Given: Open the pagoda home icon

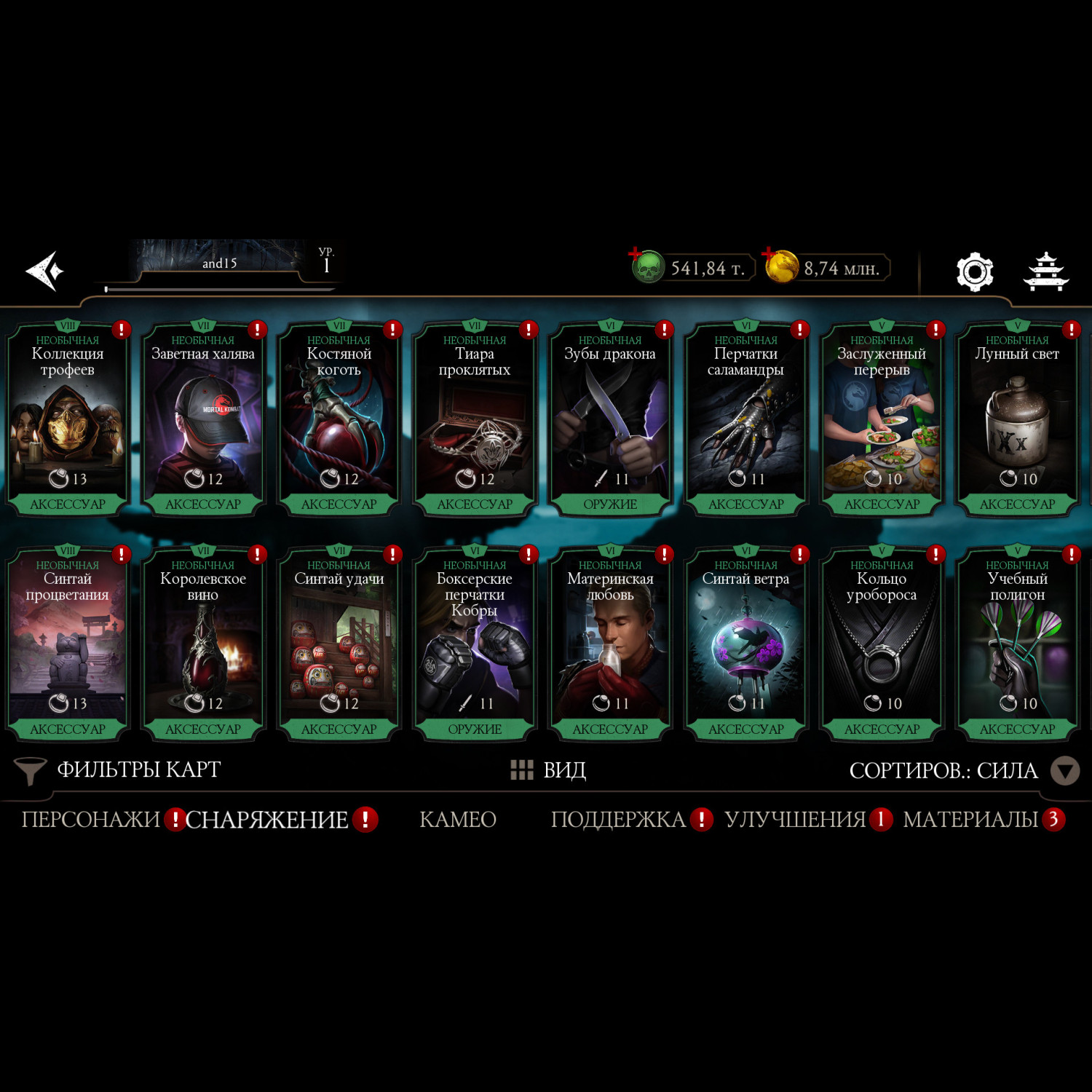Looking at the screenshot, I should coord(1045,272).
